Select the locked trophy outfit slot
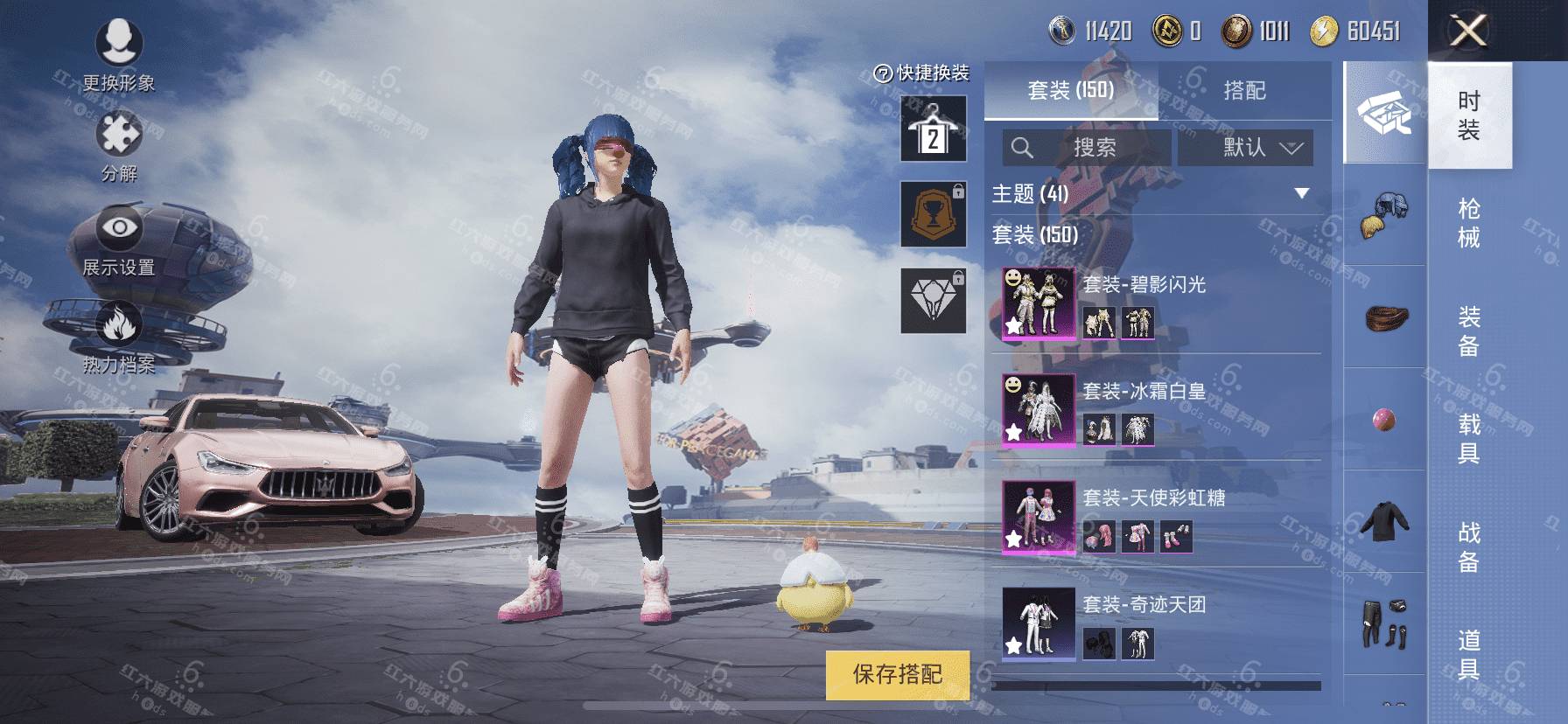 (934, 214)
